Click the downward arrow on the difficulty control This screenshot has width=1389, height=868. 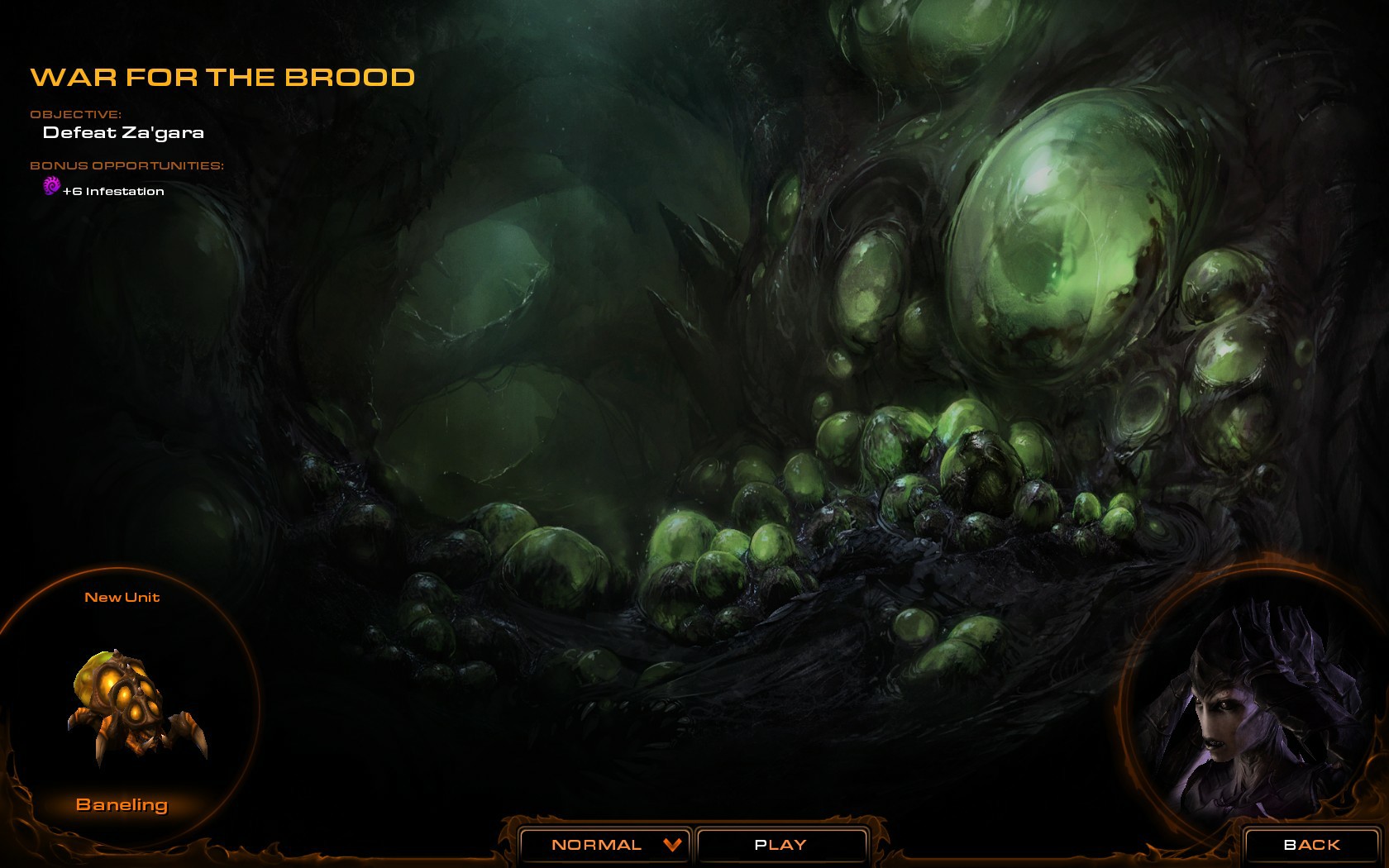pyautogui.click(x=671, y=845)
